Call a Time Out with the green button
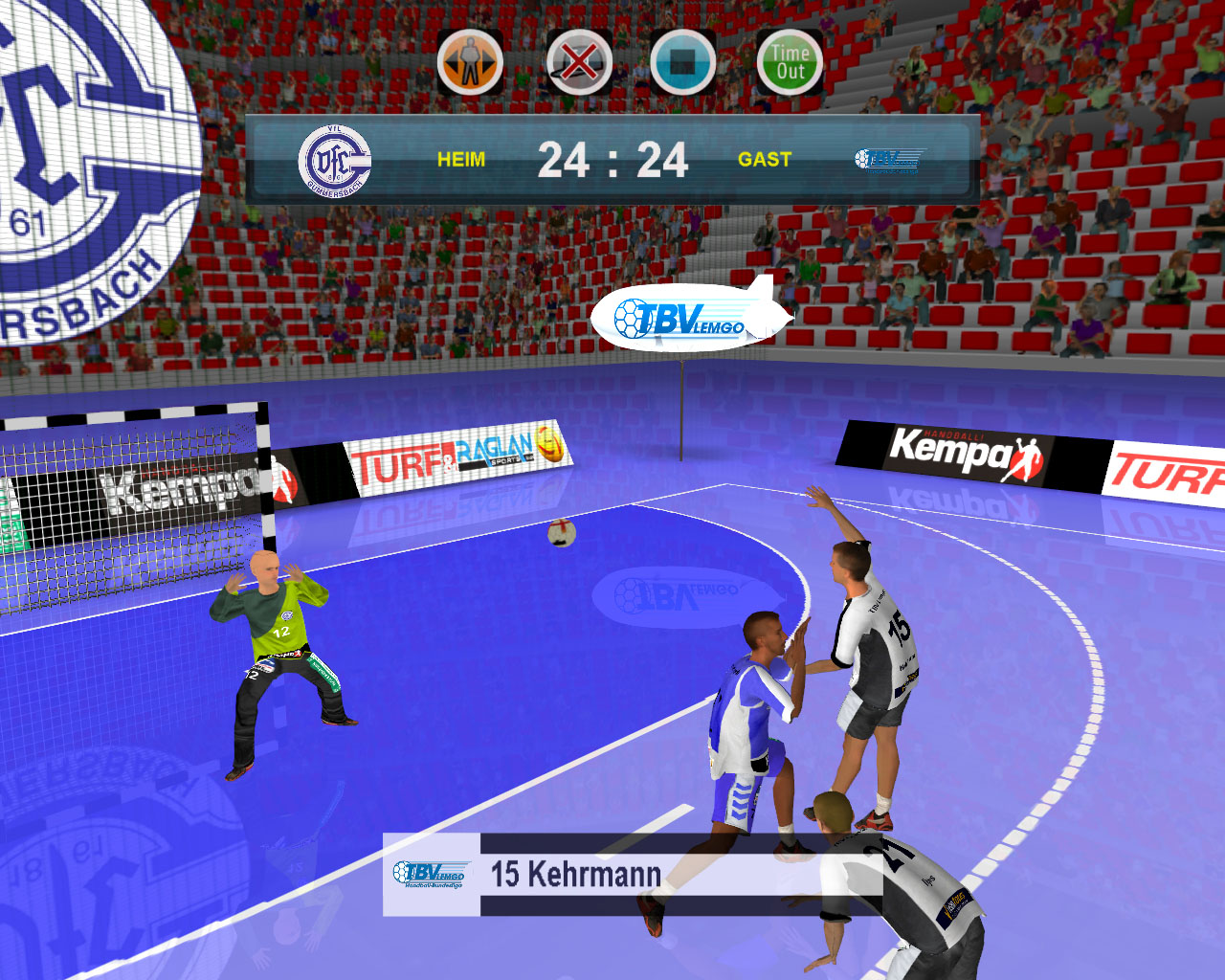 coord(790,62)
